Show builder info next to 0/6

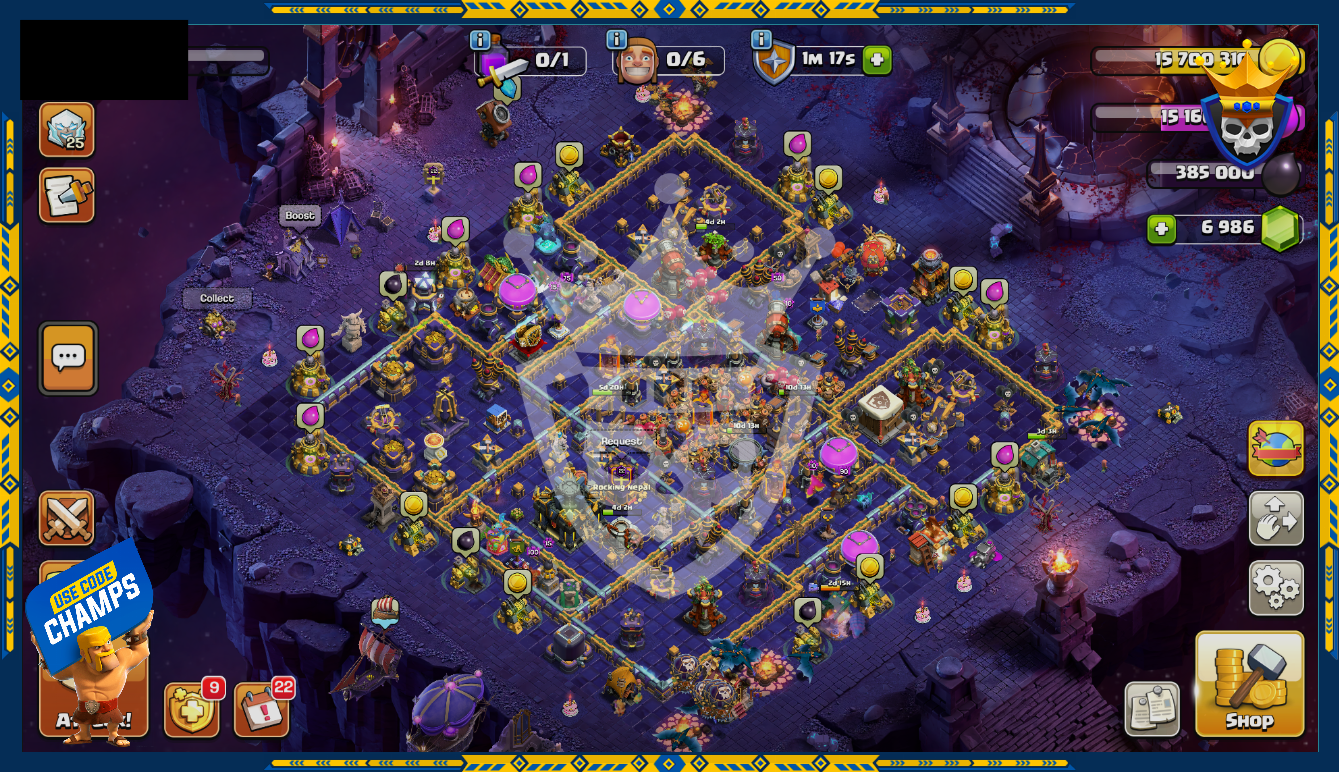(617, 41)
